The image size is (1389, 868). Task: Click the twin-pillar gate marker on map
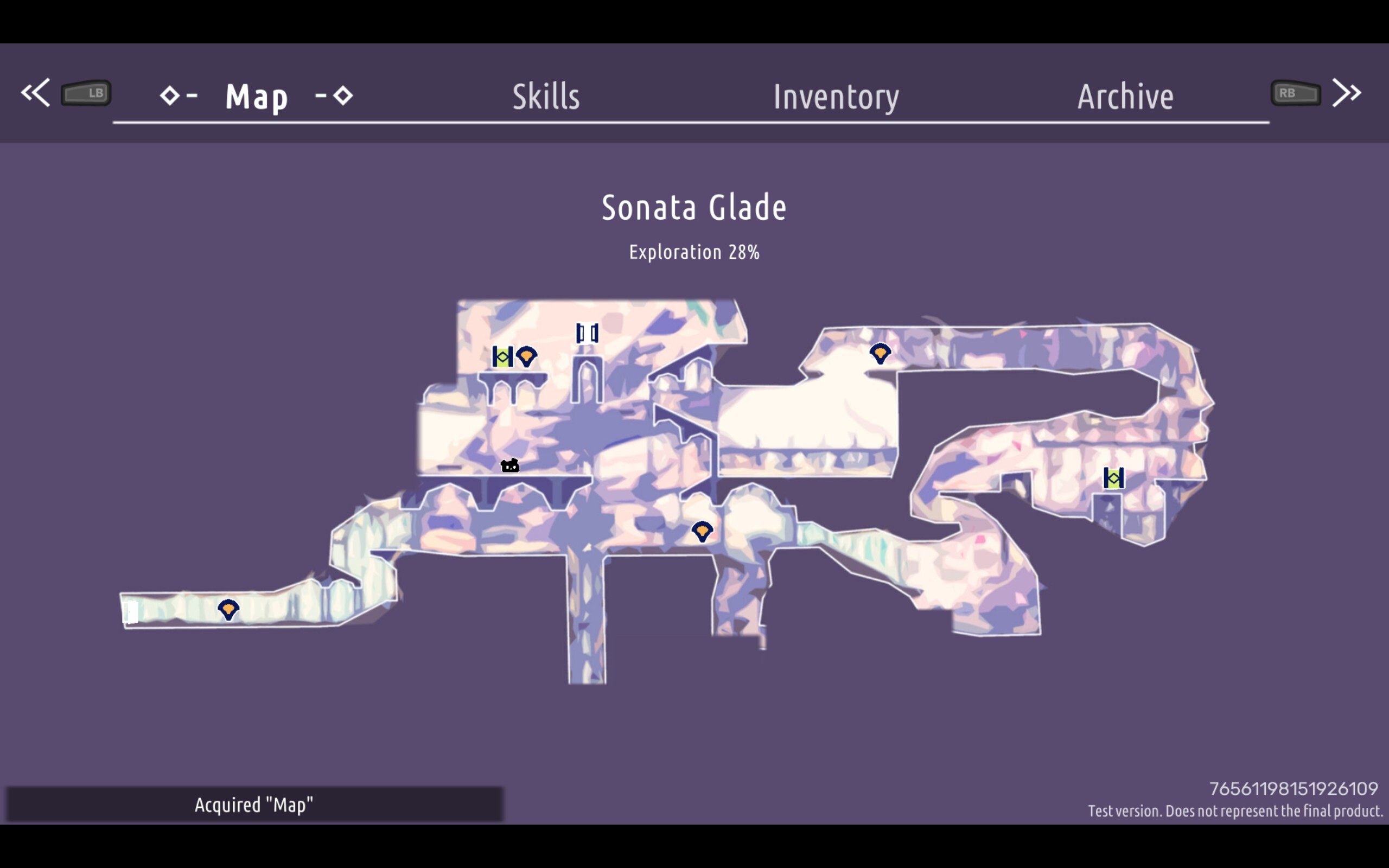(587, 333)
